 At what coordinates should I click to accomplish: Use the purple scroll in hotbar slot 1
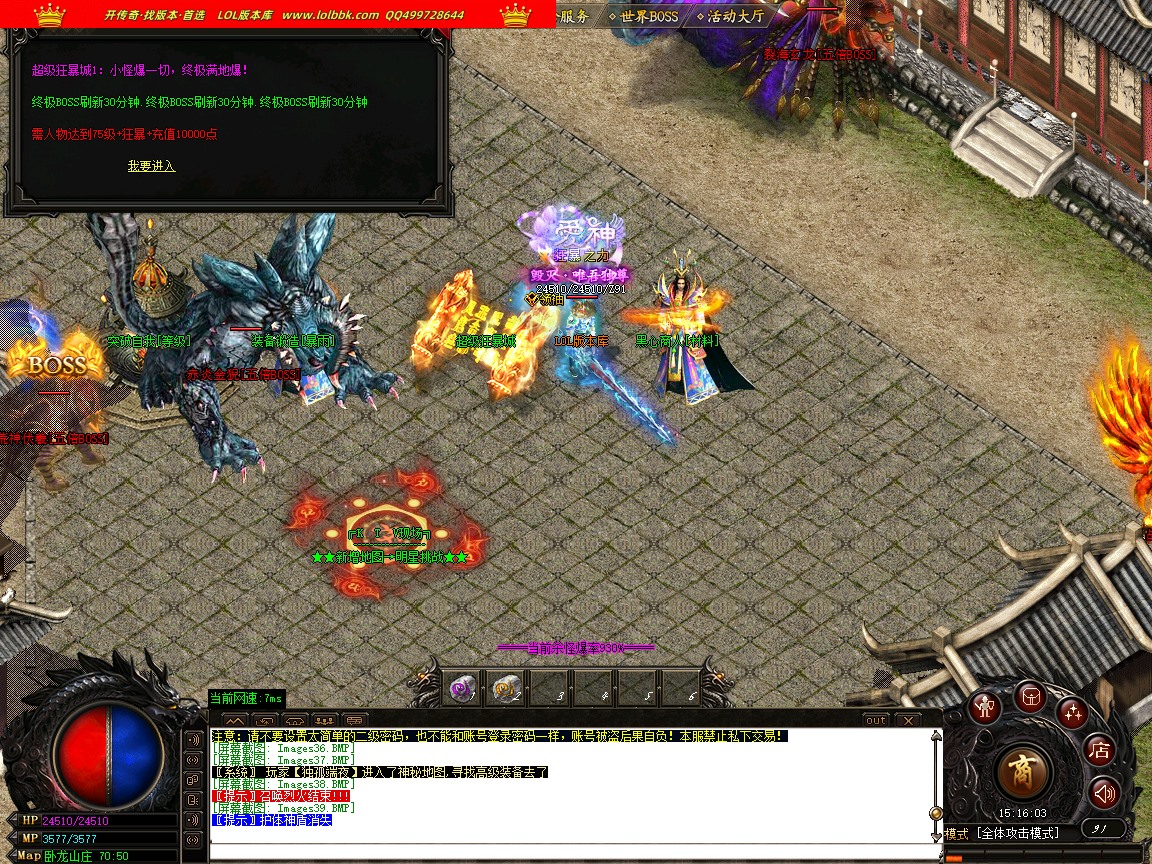462,689
